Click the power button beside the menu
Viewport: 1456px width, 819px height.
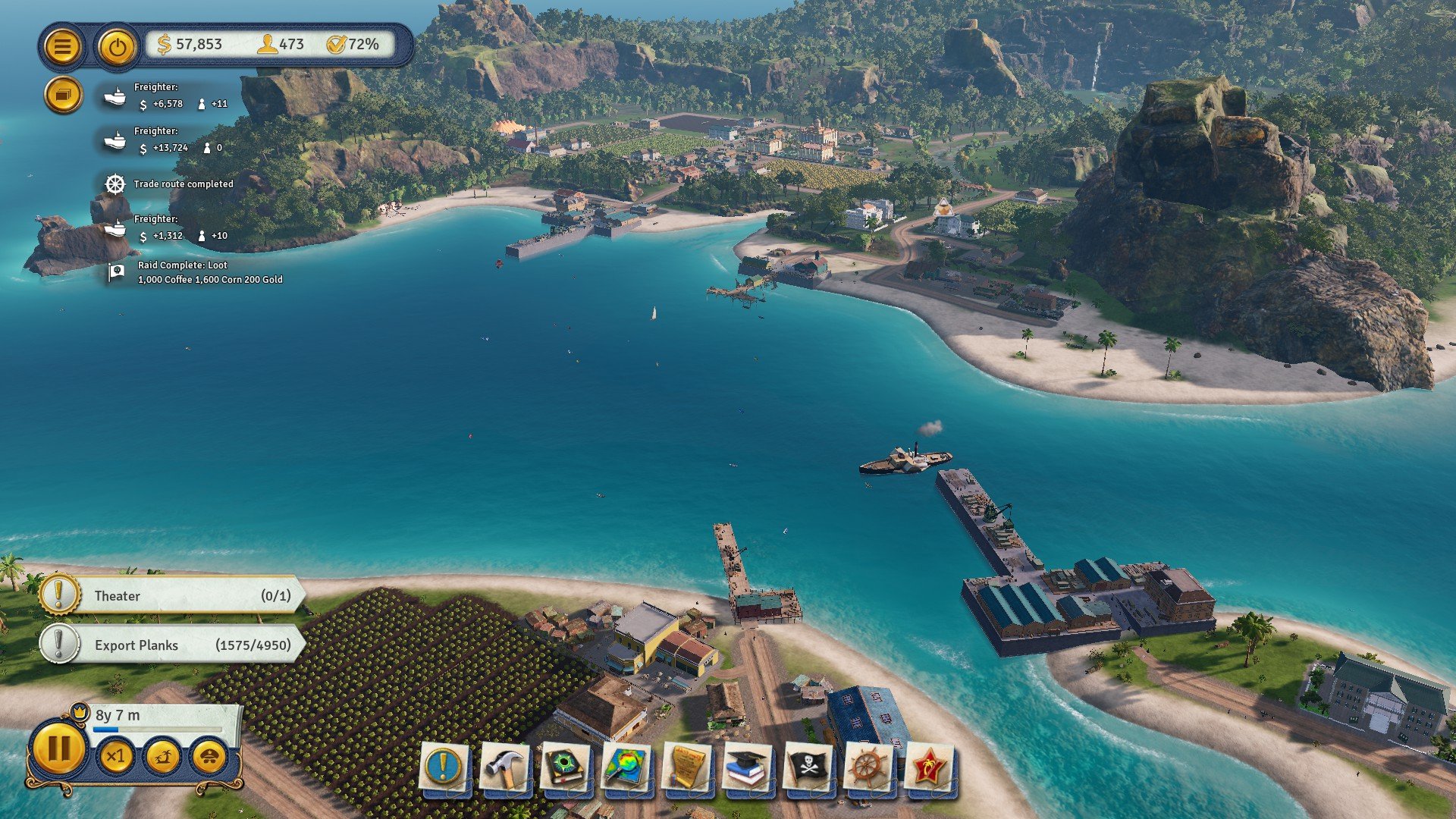pyautogui.click(x=115, y=45)
